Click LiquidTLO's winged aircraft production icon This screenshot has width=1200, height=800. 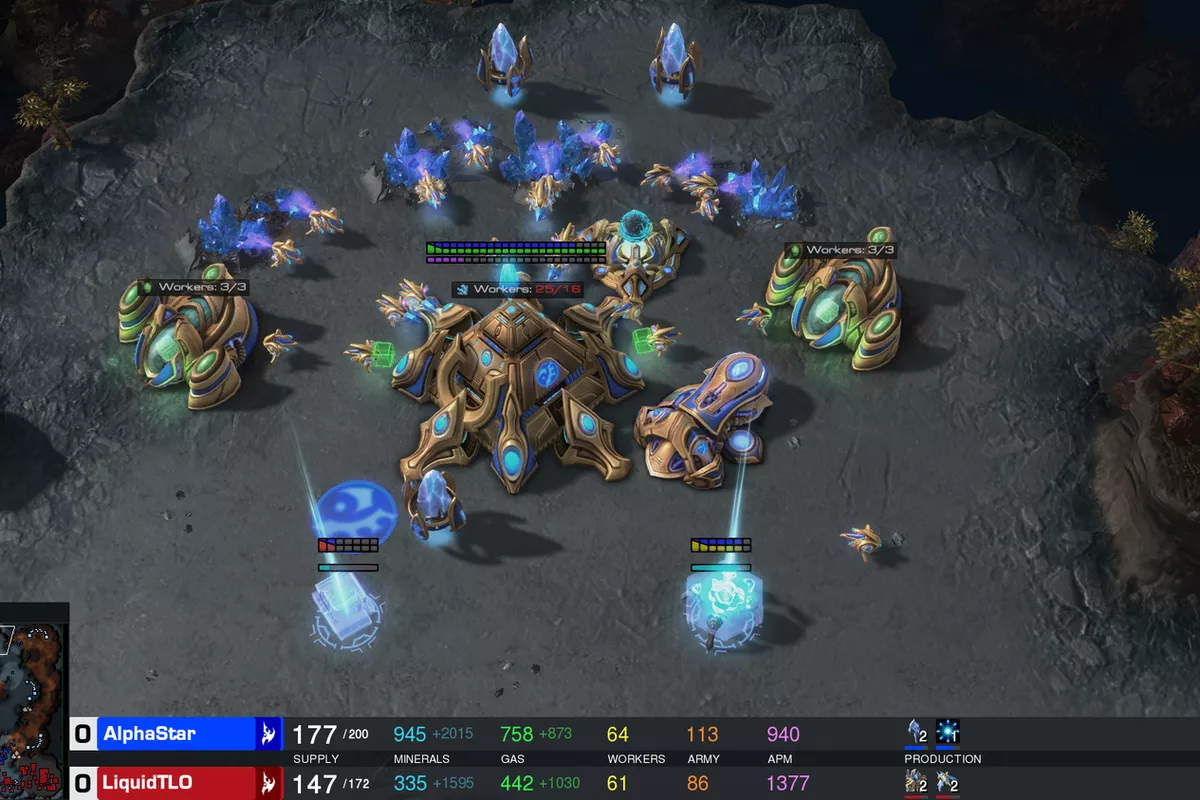pyautogui.click(x=947, y=782)
